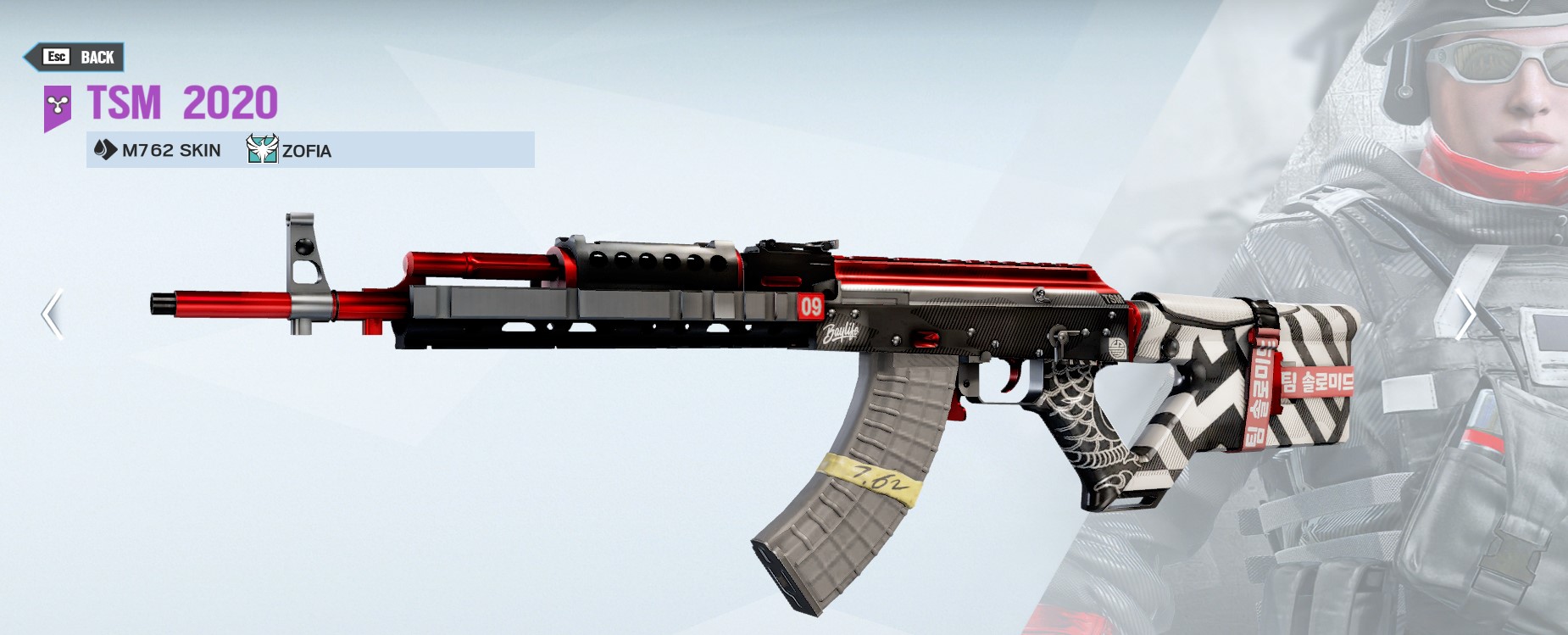This screenshot has height=635, width=1568.
Task: Click the Esc key badge inside BACK
Action: click(x=55, y=58)
